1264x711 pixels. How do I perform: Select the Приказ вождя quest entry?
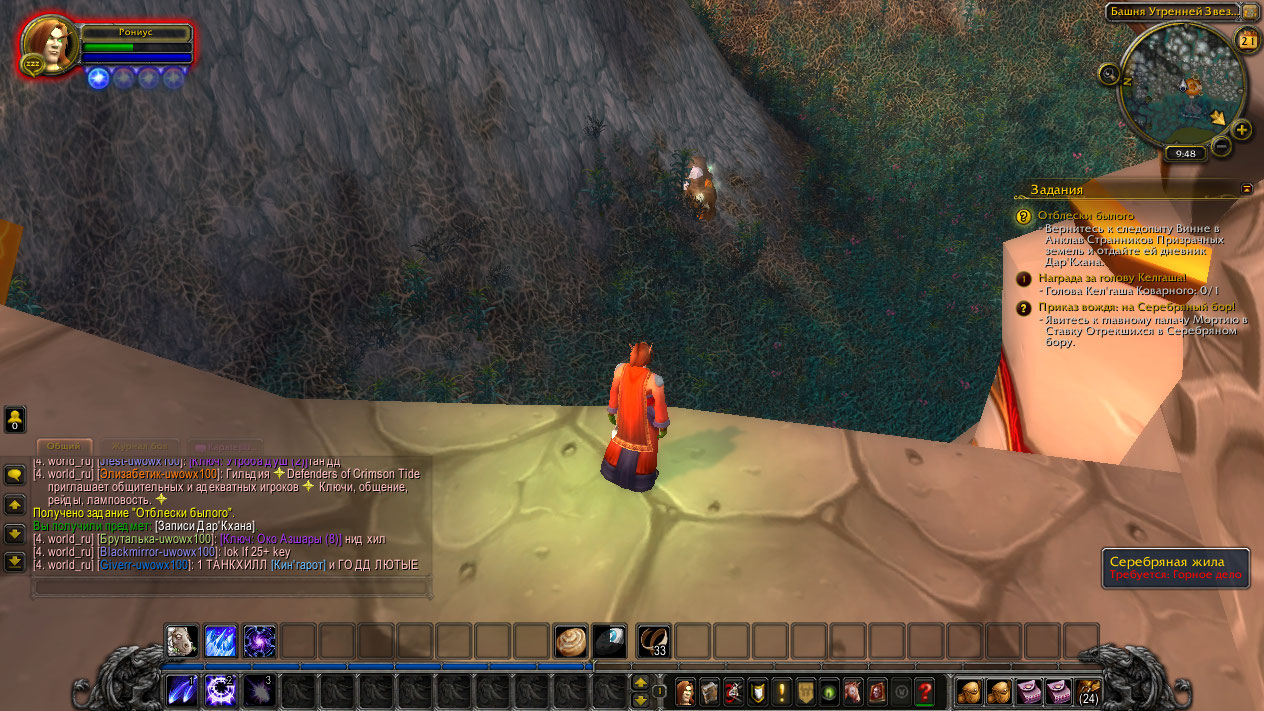(x=1136, y=307)
